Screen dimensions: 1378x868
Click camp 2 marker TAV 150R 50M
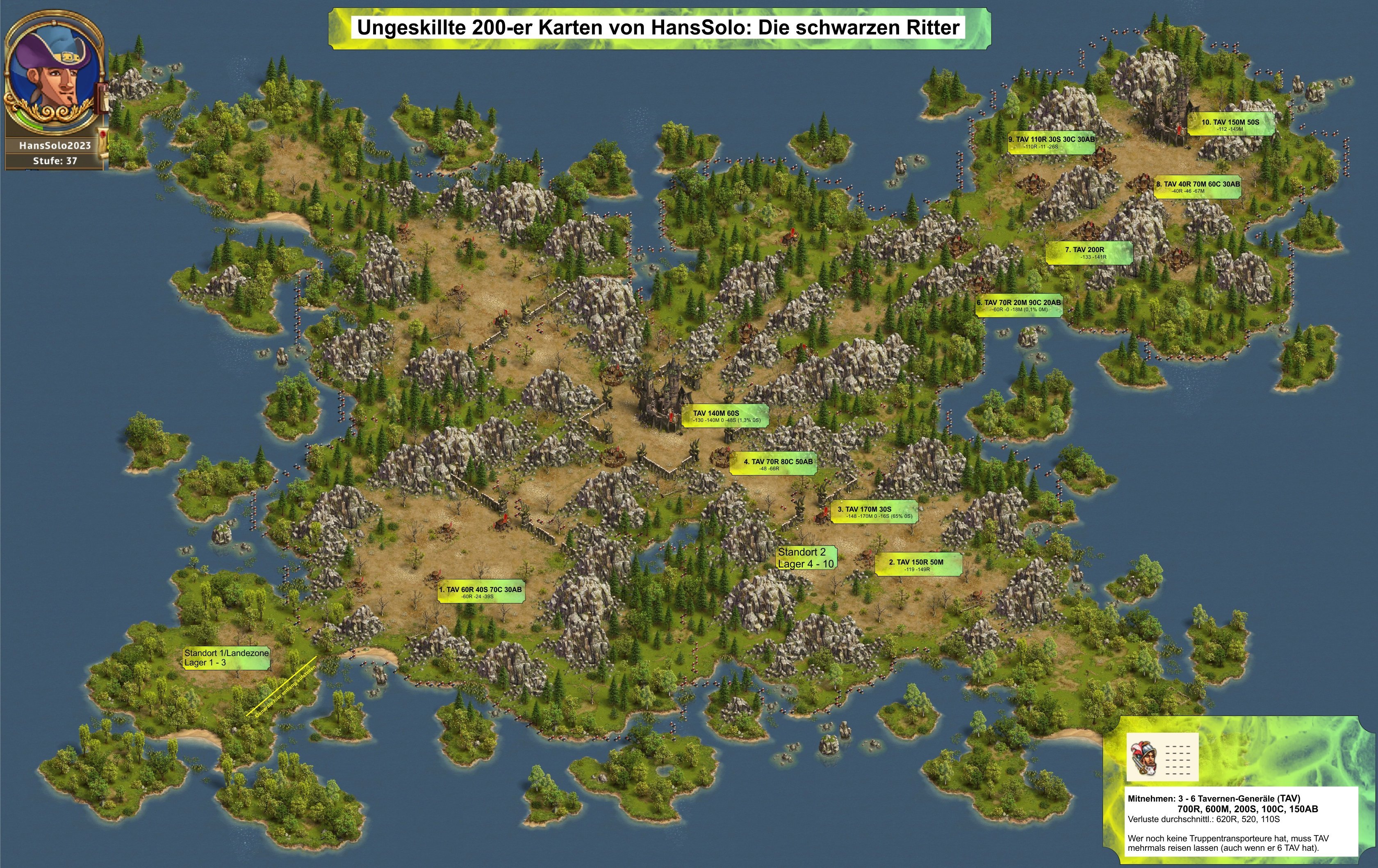[x=918, y=565]
